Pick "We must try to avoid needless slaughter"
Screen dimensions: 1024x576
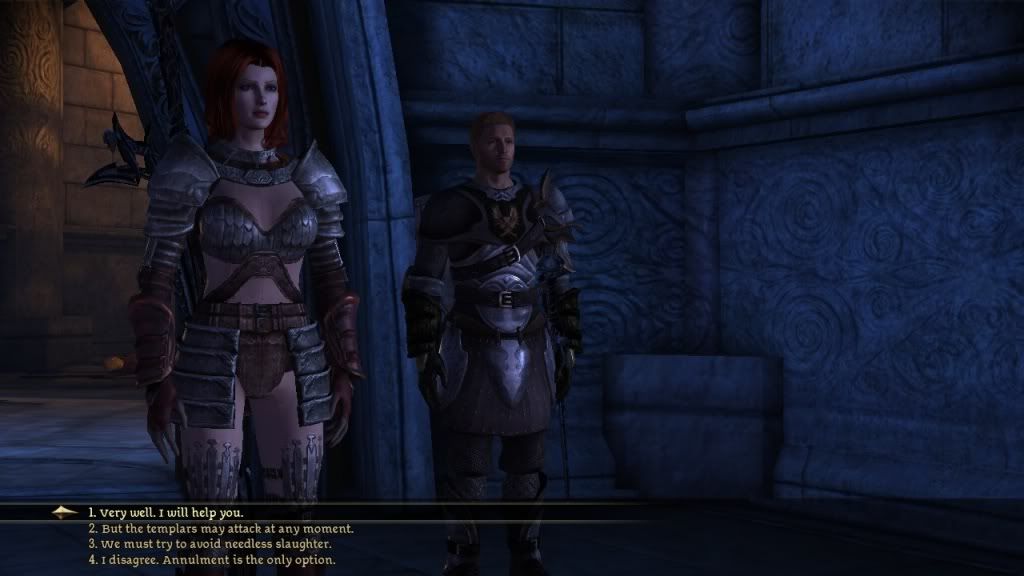coord(217,544)
